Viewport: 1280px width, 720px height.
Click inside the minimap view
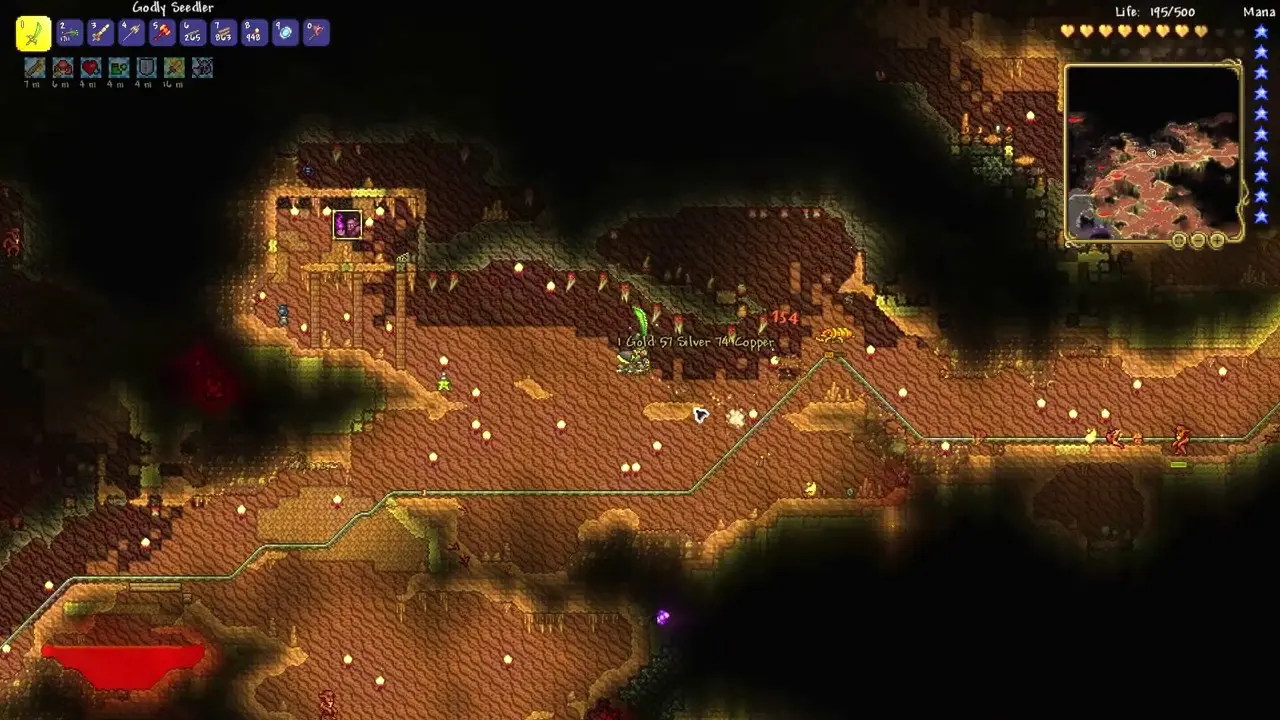point(1150,150)
